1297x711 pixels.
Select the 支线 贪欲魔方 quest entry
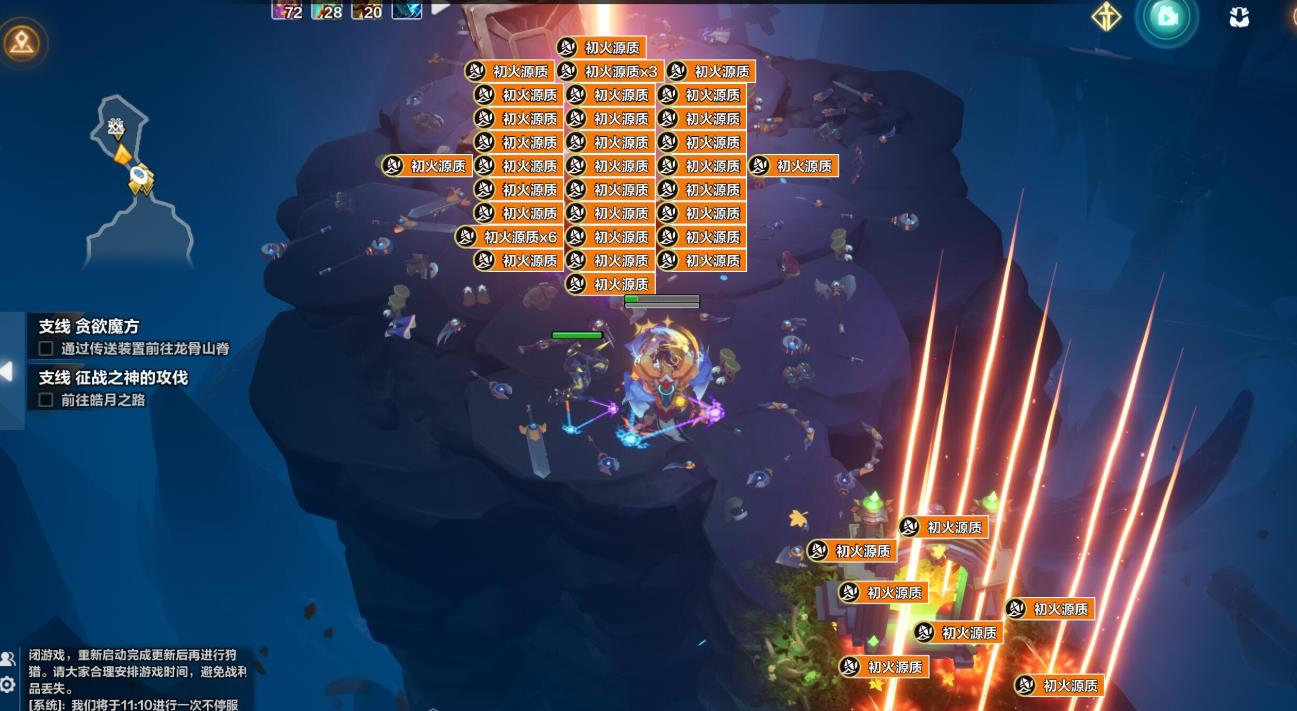tap(89, 327)
